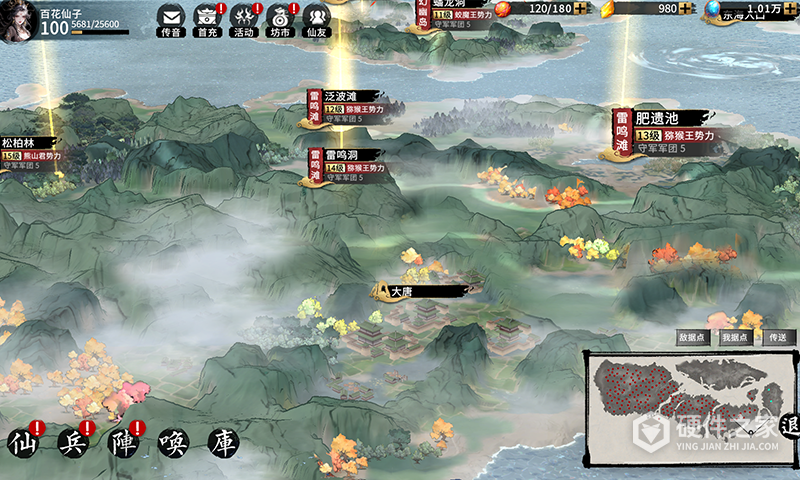Viewport: 800px width, 480px height.
Task: Open the 活动 events menu
Action: click(244, 18)
